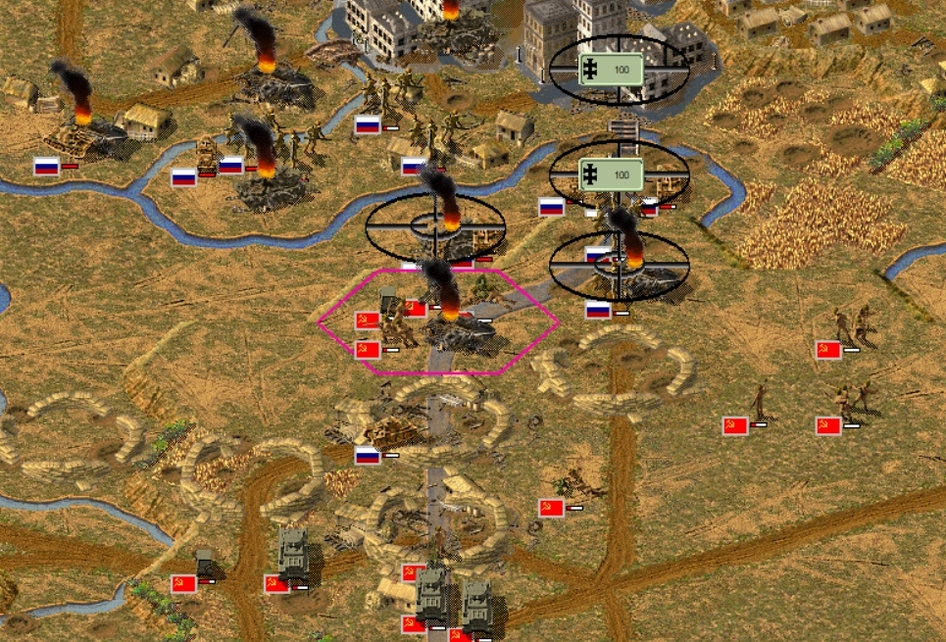The width and height of the screenshot is (946, 642).
Task: Attack the crosshair target at the river bridge
Action: 619,175
